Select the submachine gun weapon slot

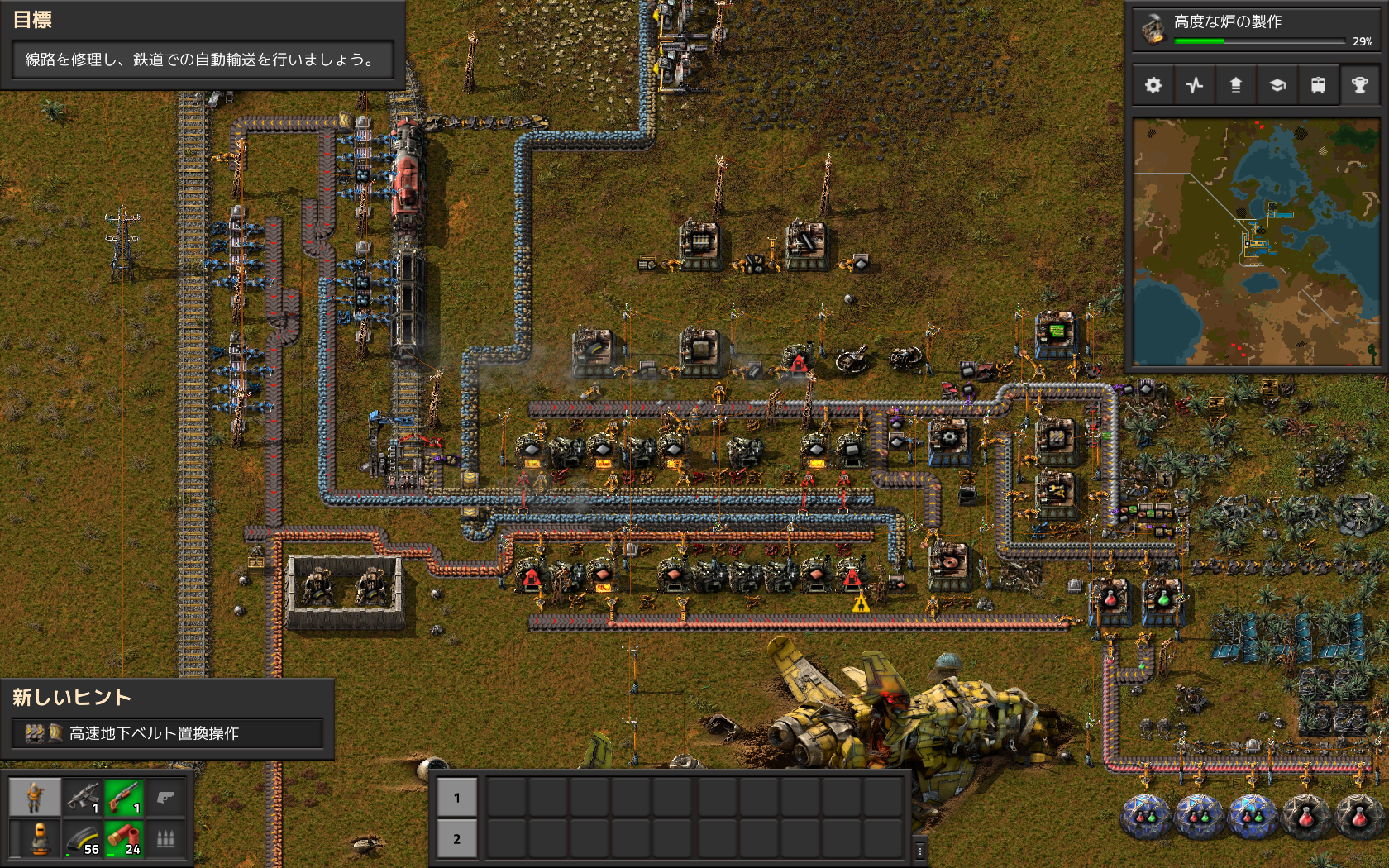[83, 798]
